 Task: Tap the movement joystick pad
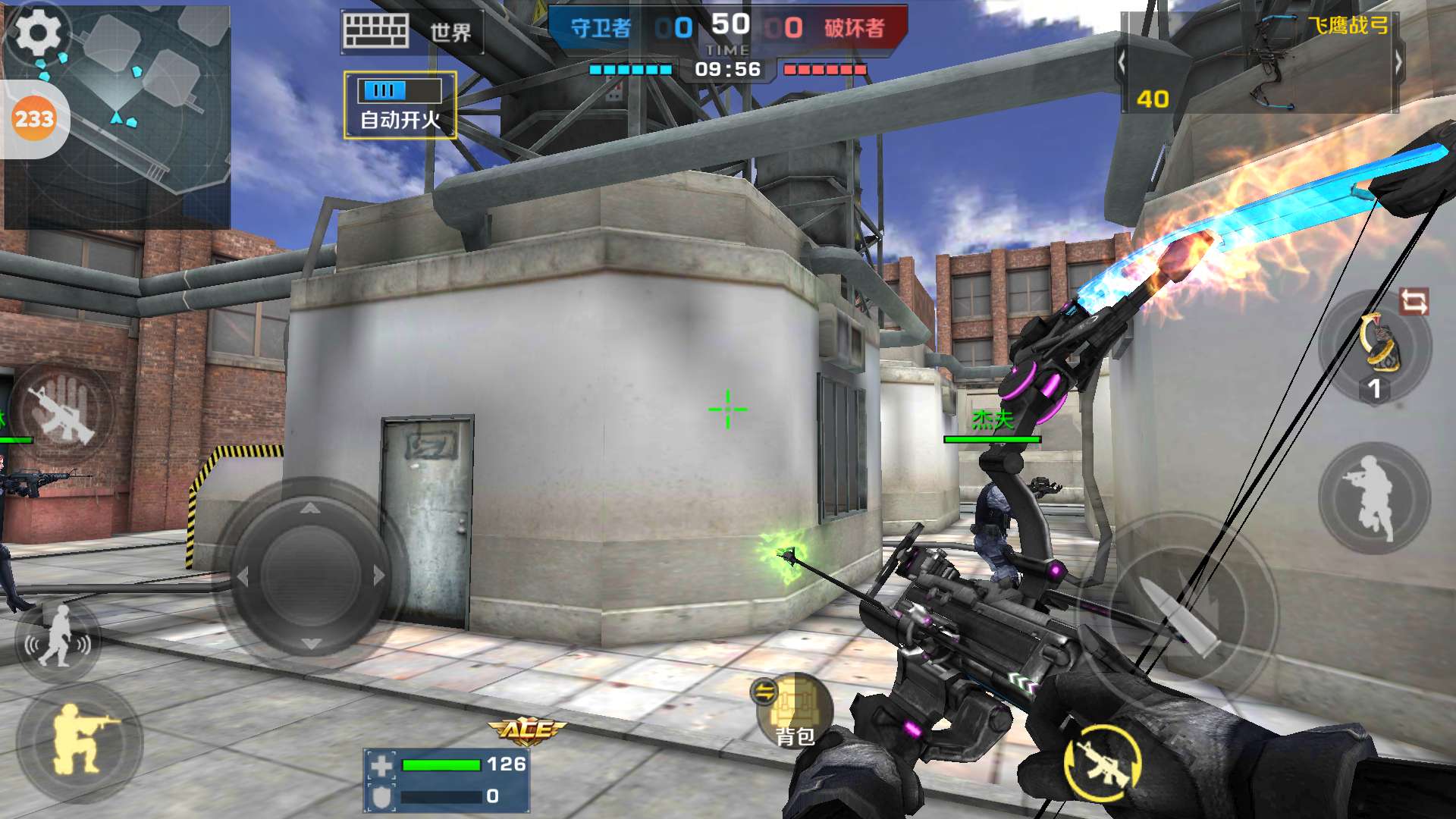point(310,575)
